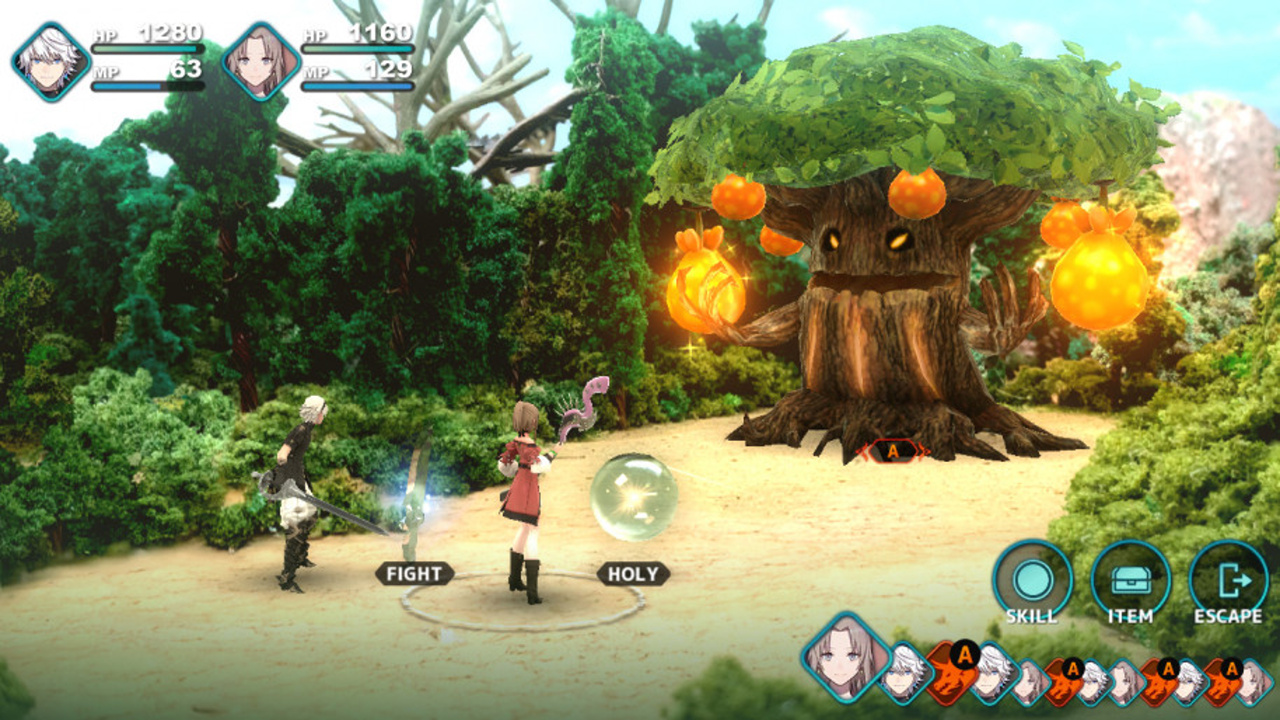Select the brown-haired girl's party portrait

click(x=261, y=62)
